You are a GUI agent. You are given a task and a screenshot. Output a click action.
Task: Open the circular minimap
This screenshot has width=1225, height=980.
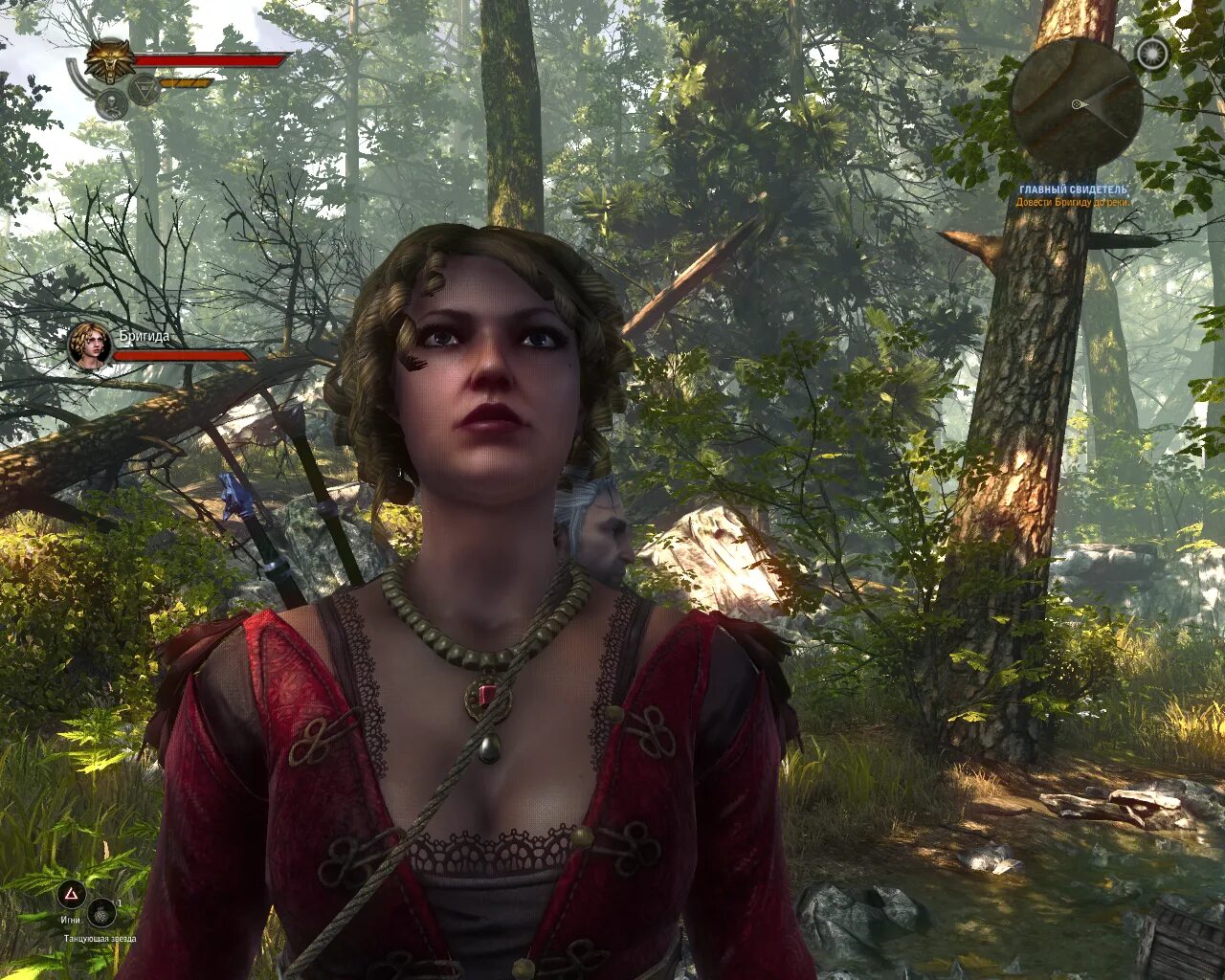(x=1076, y=101)
